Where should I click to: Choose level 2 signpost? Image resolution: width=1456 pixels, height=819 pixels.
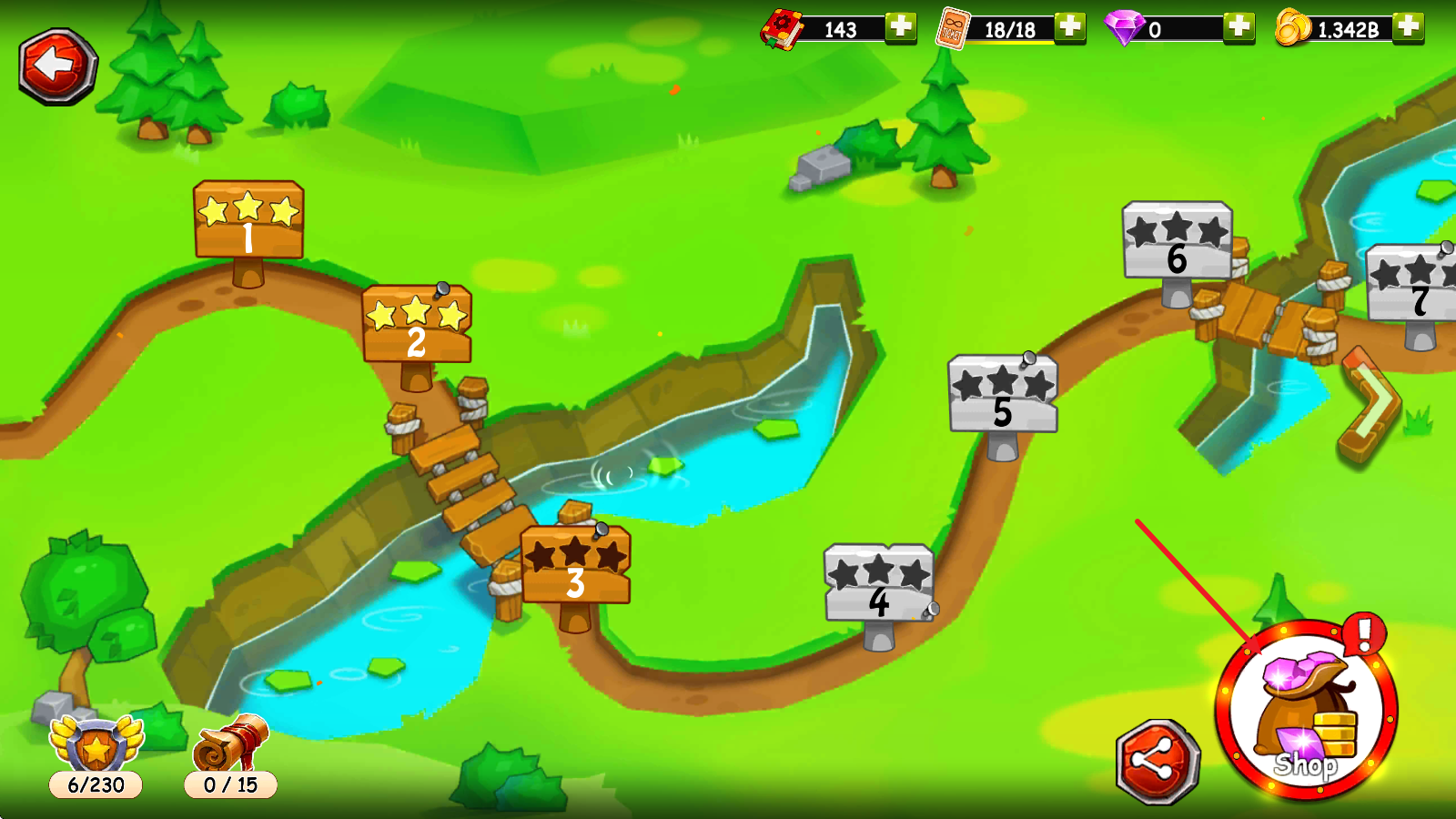[417, 325]
